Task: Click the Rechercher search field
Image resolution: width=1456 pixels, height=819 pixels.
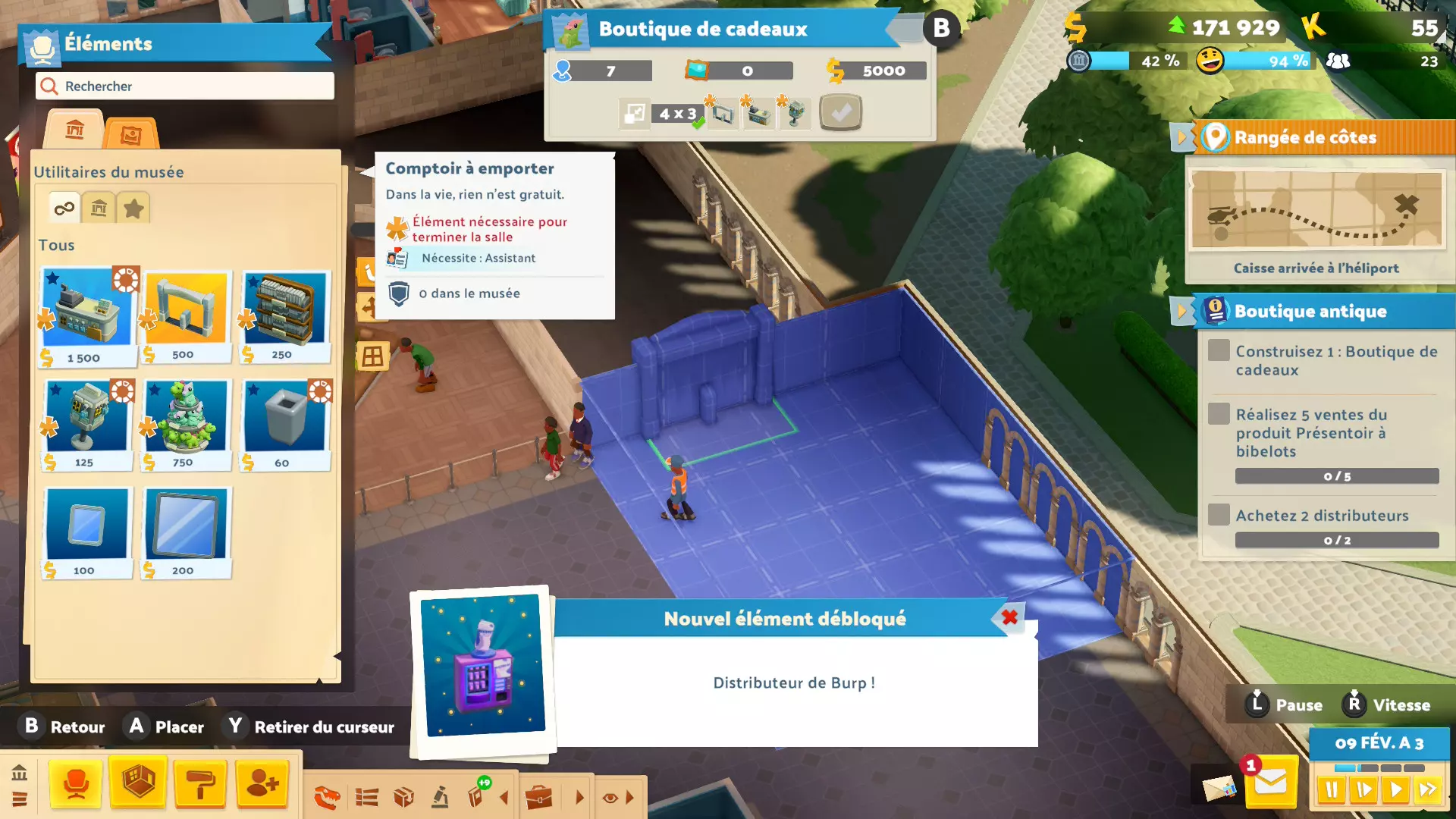Action: point(184,86)
